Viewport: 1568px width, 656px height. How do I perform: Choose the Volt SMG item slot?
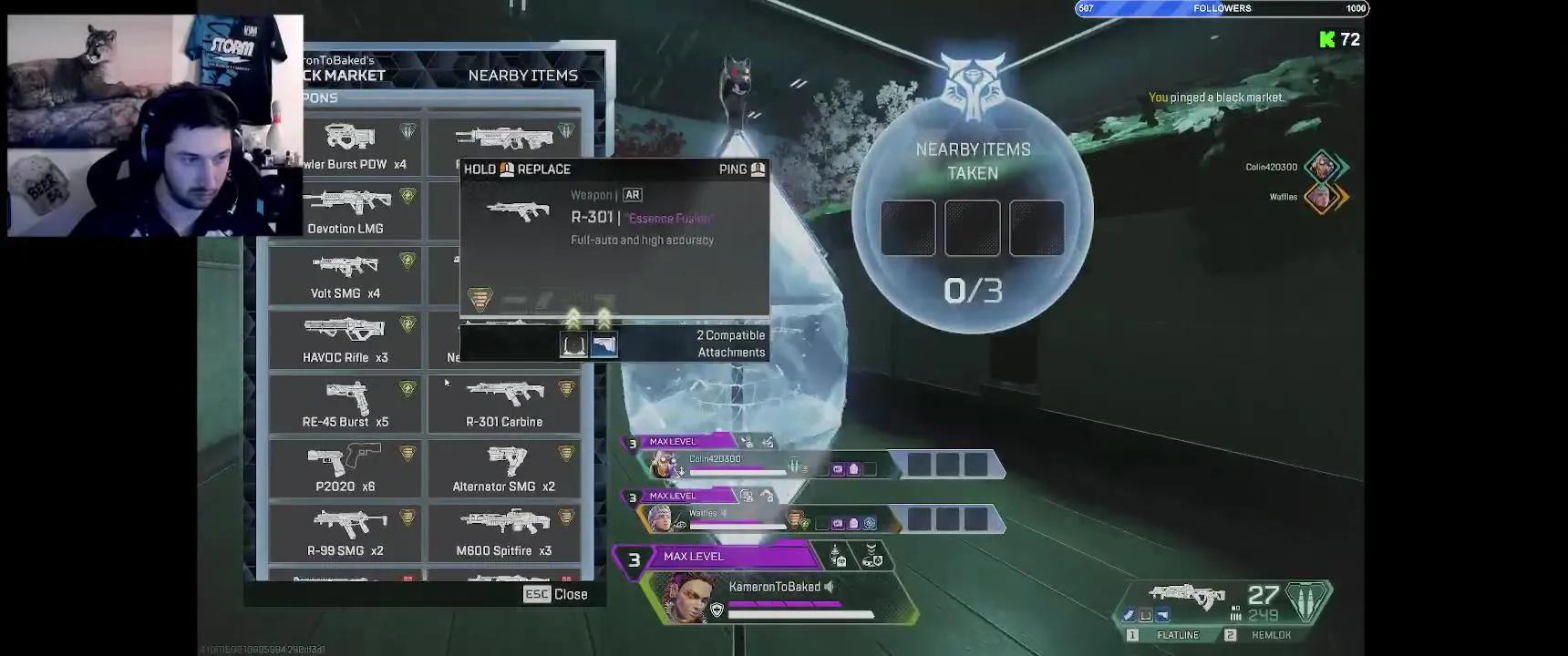click(x=346, y=276)
